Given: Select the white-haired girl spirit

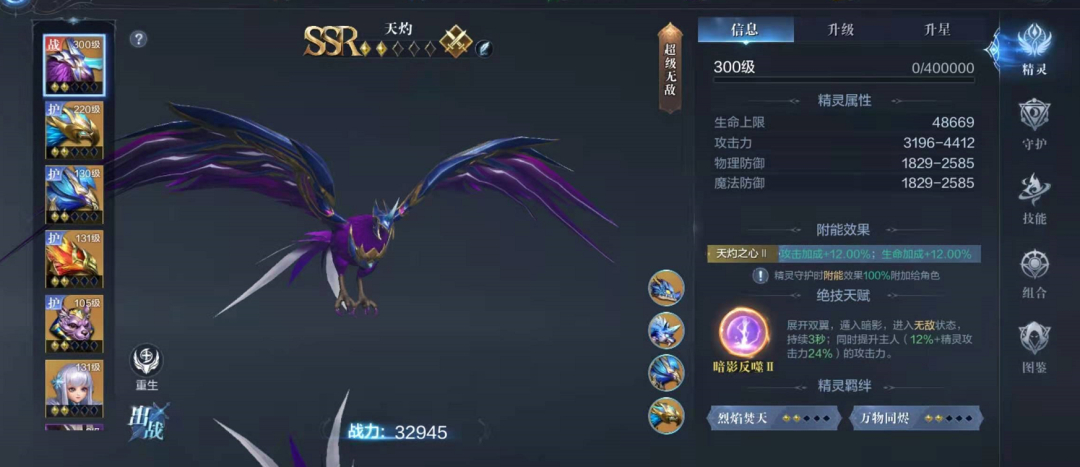Looking at the screenshot, I should [74, 388].
